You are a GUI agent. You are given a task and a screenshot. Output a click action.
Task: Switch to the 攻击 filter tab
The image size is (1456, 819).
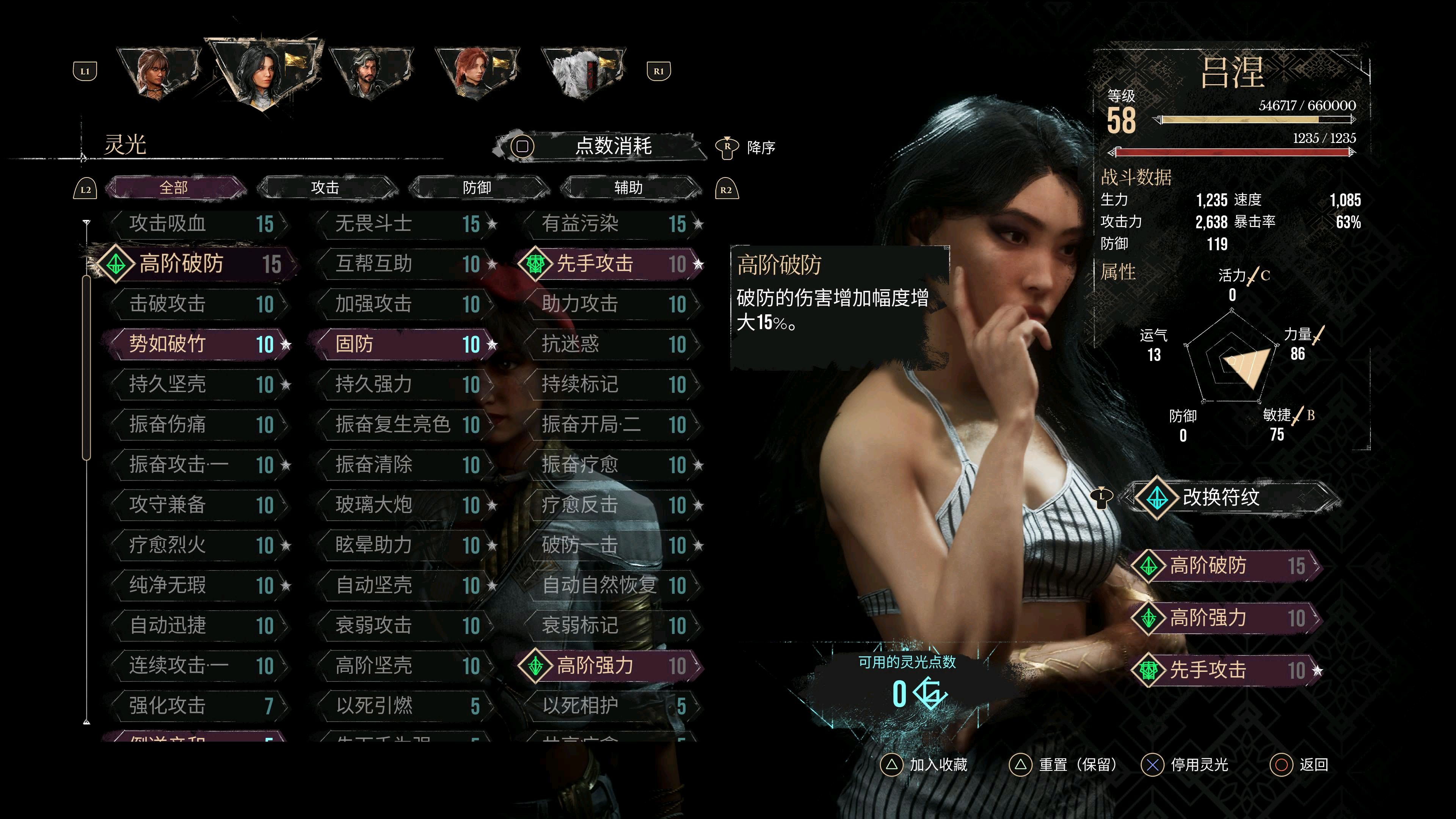click(x=325, y=188)
